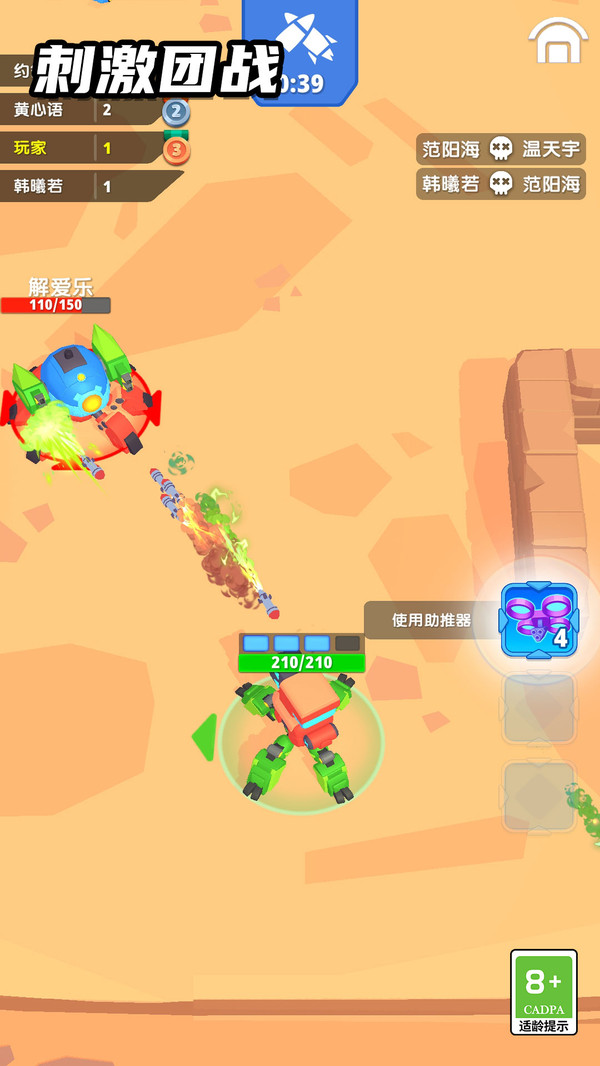This screenshot has width=600, height=1066.
Task: Open the CADPA 8+ age rating notice
Action: point(544,991)
